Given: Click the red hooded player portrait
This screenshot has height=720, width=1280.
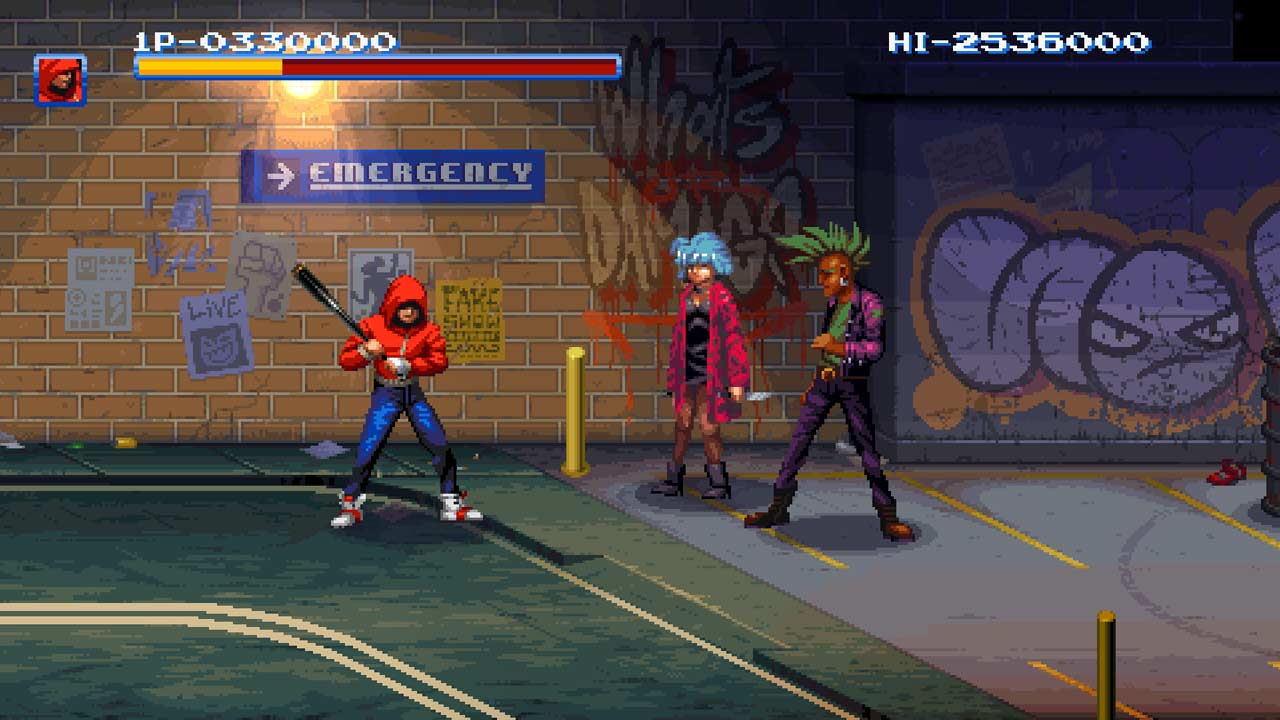Looking at the screenshot, I should (60, 80).
